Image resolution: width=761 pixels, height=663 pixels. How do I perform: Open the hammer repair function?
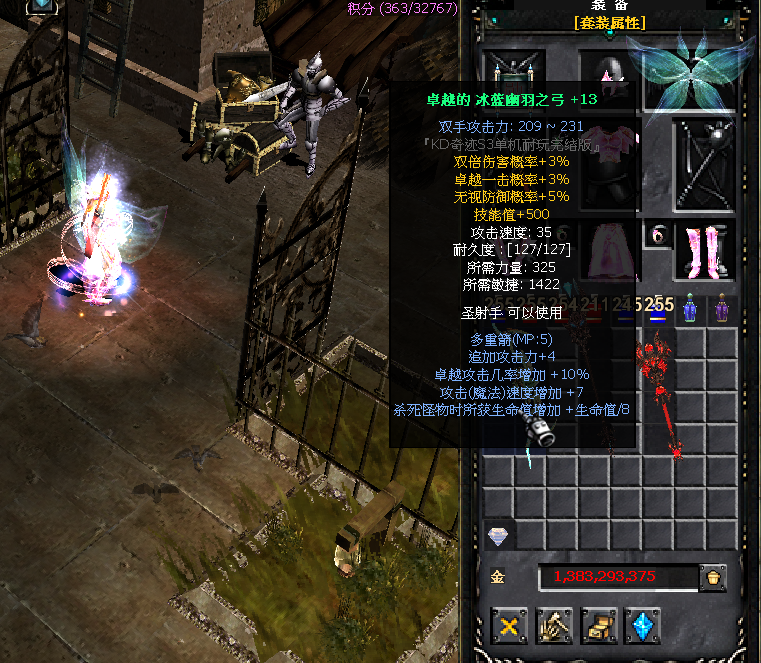(554, 627)
